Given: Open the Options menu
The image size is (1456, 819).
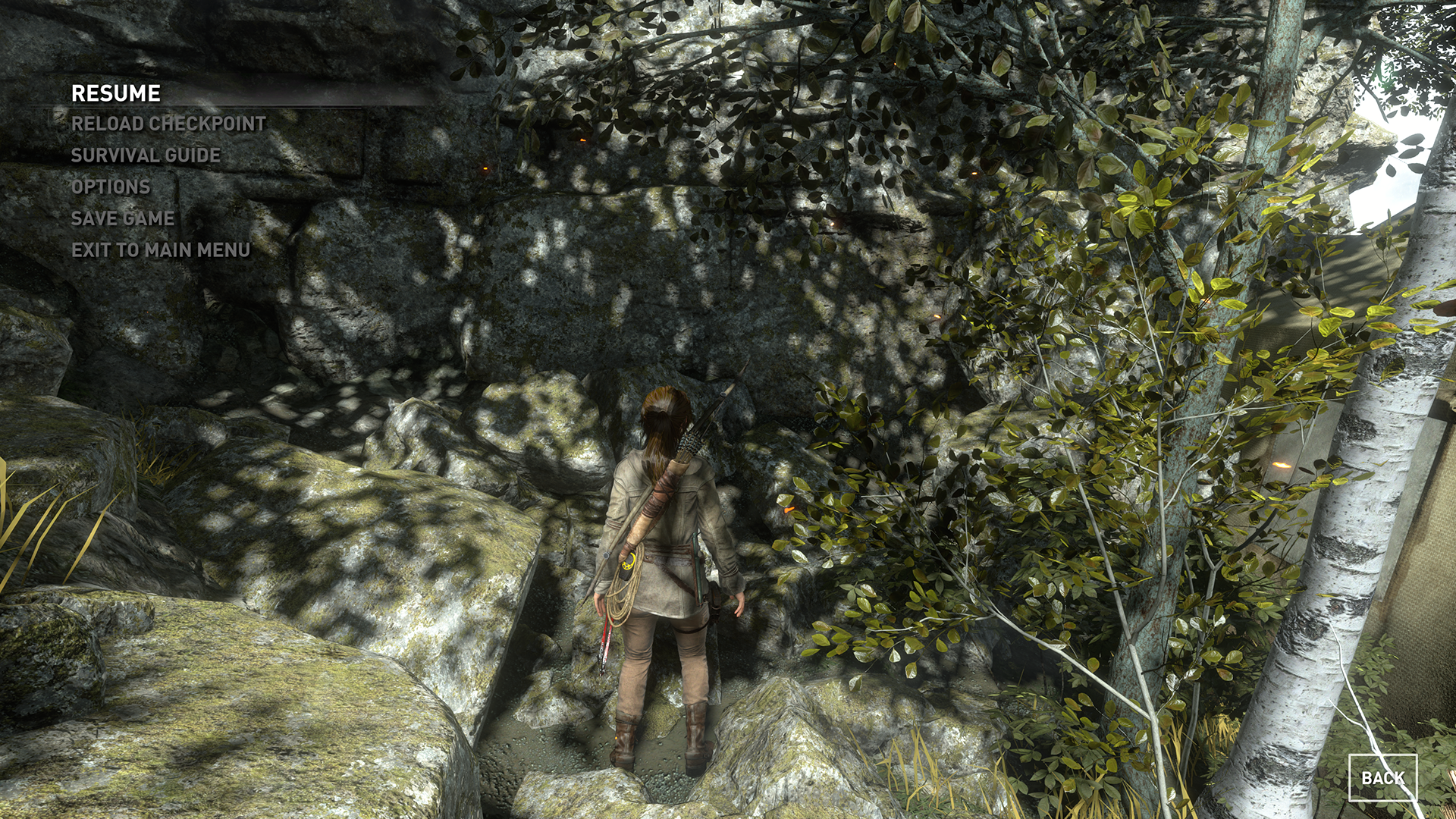Looking at the screenshot, I should pos(111,187).
